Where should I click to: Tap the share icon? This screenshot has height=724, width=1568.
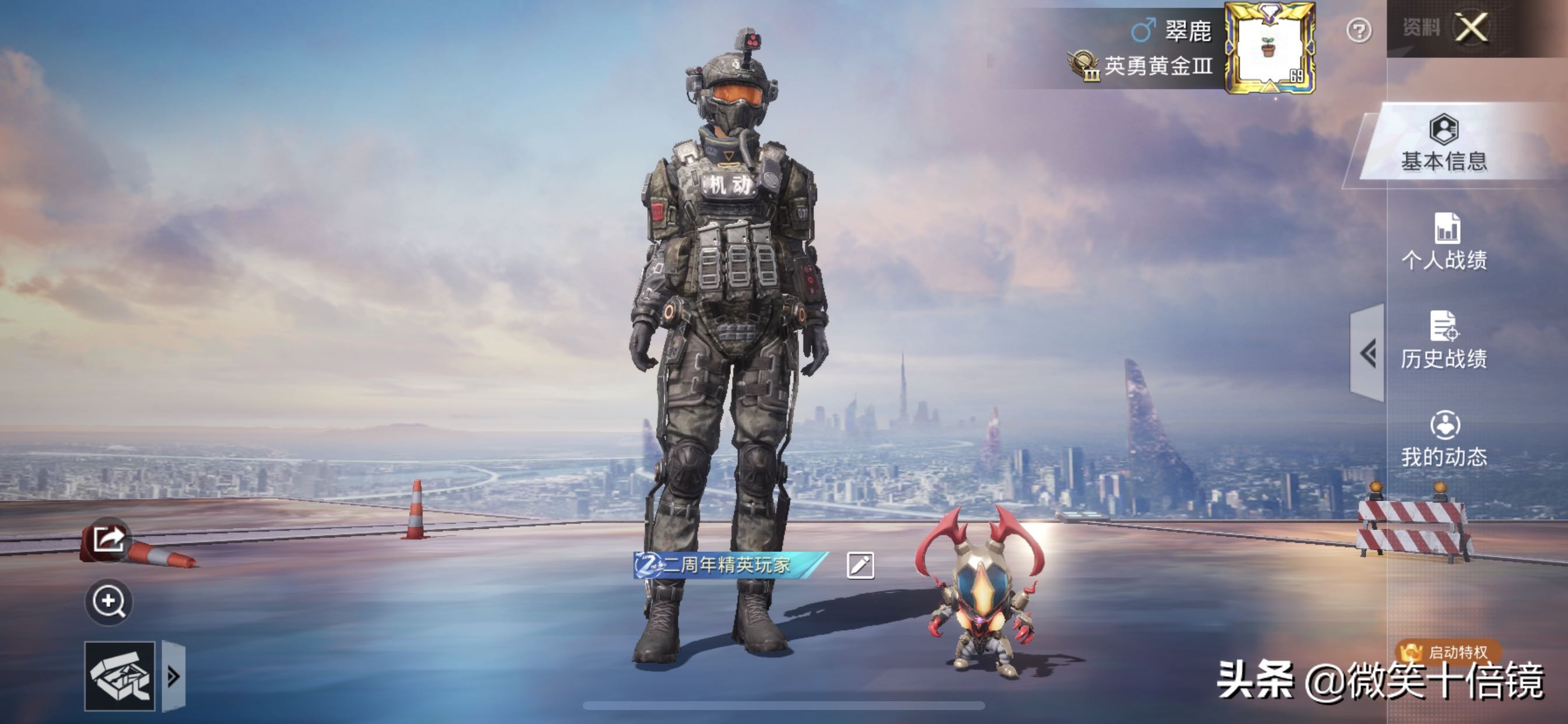click(108, 539)
